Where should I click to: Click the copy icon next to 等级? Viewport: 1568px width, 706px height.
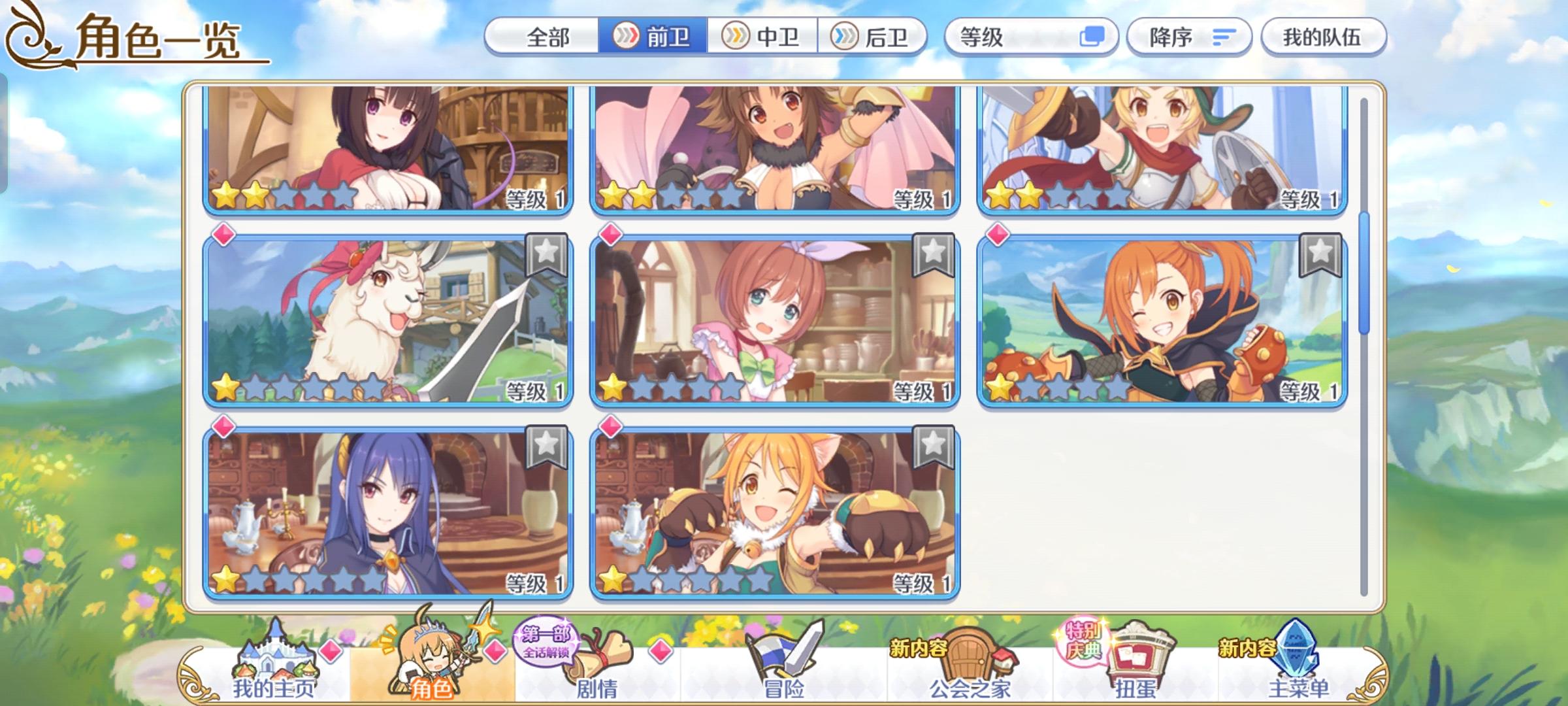pyautogui.click(x=1090, y=37)
